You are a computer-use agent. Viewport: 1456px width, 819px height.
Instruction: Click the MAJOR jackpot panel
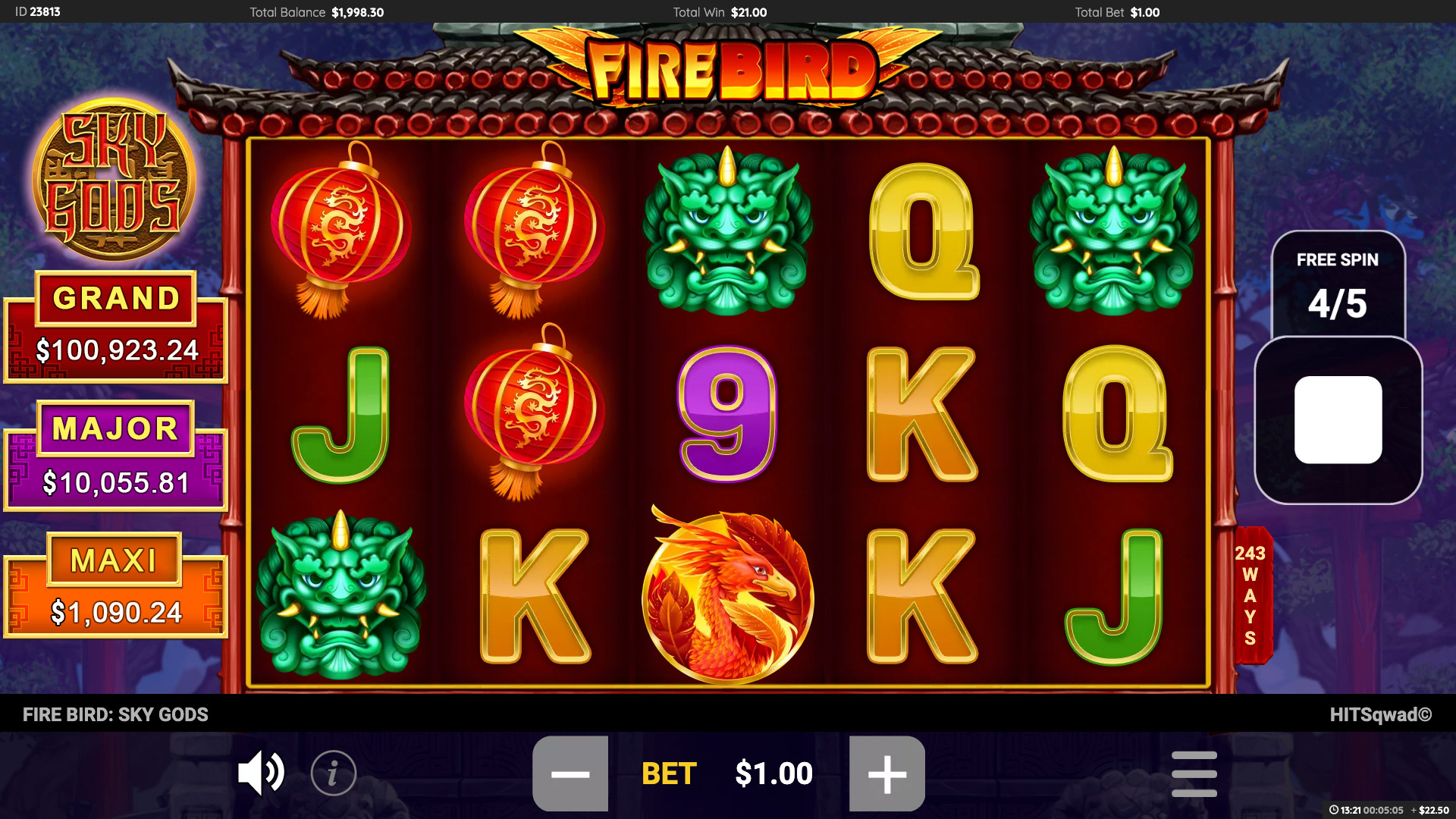[115, 455]
